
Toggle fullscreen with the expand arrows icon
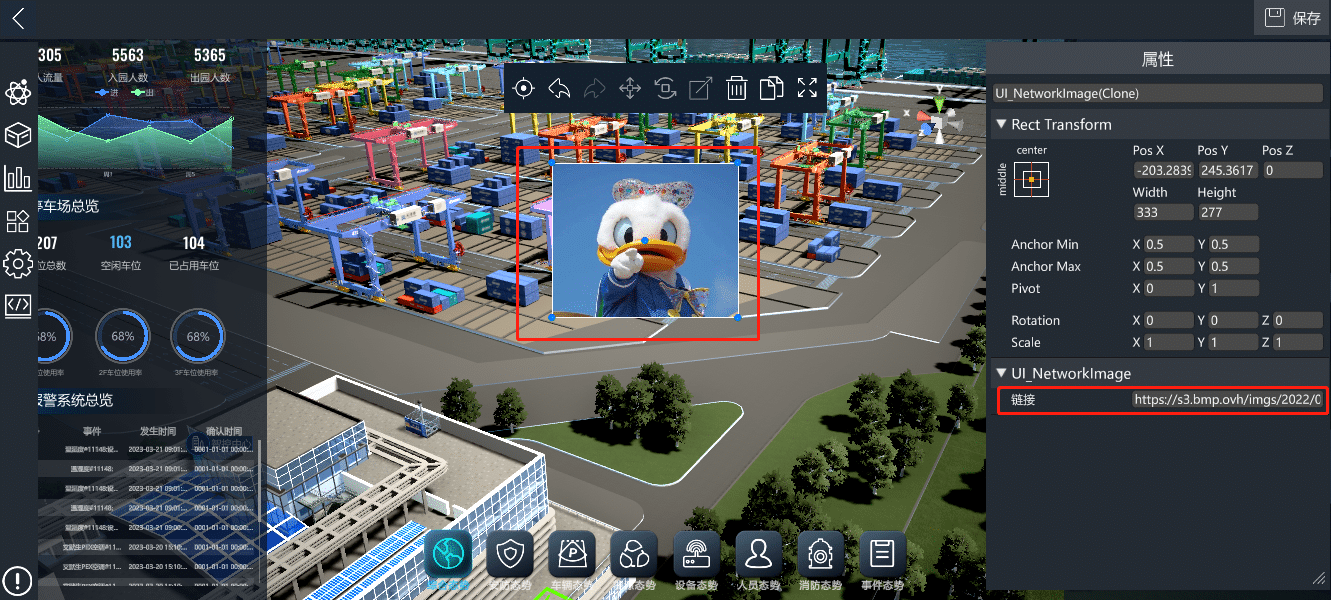click(x=807, y=88)
